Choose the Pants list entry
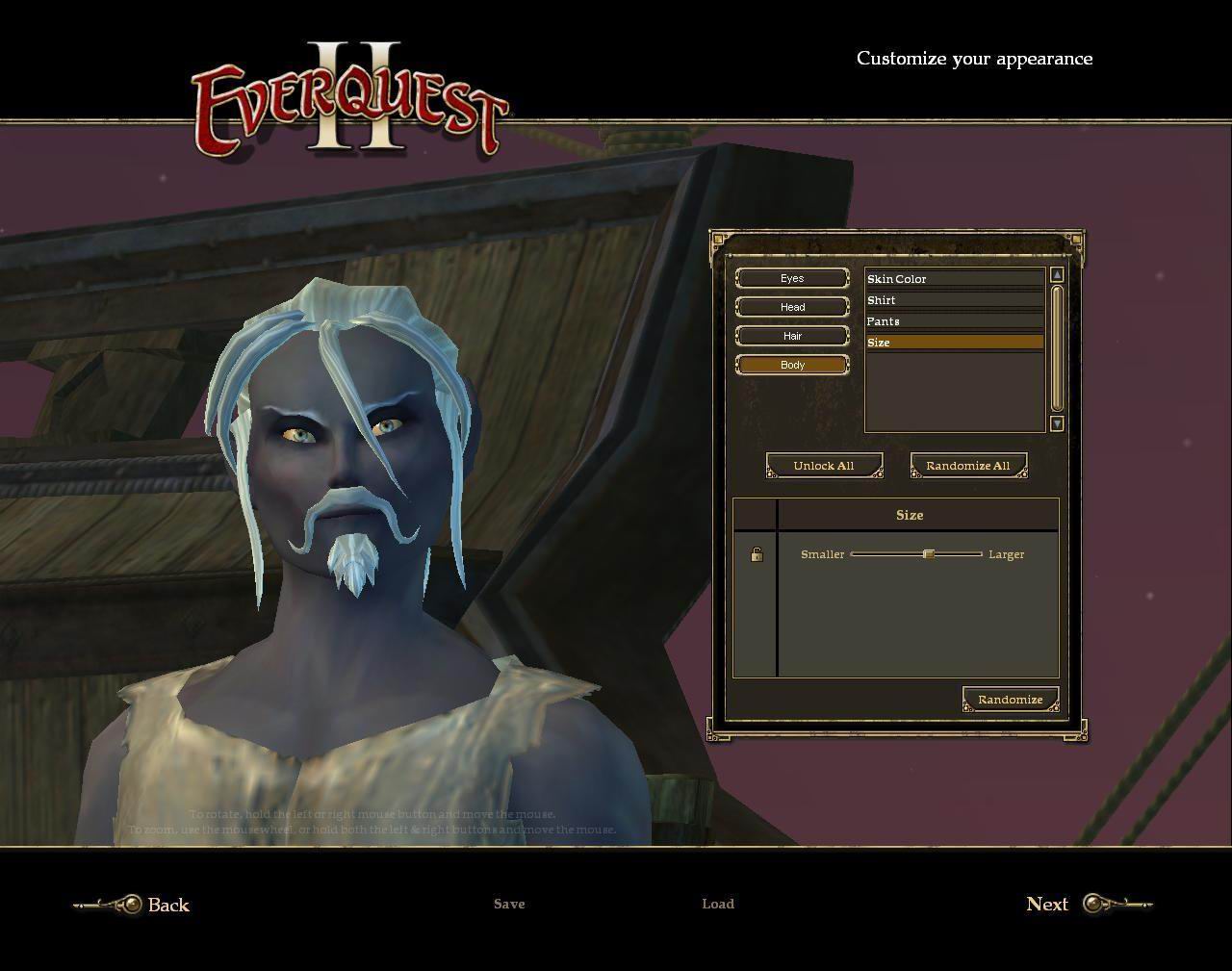 (x=954, y=321)
